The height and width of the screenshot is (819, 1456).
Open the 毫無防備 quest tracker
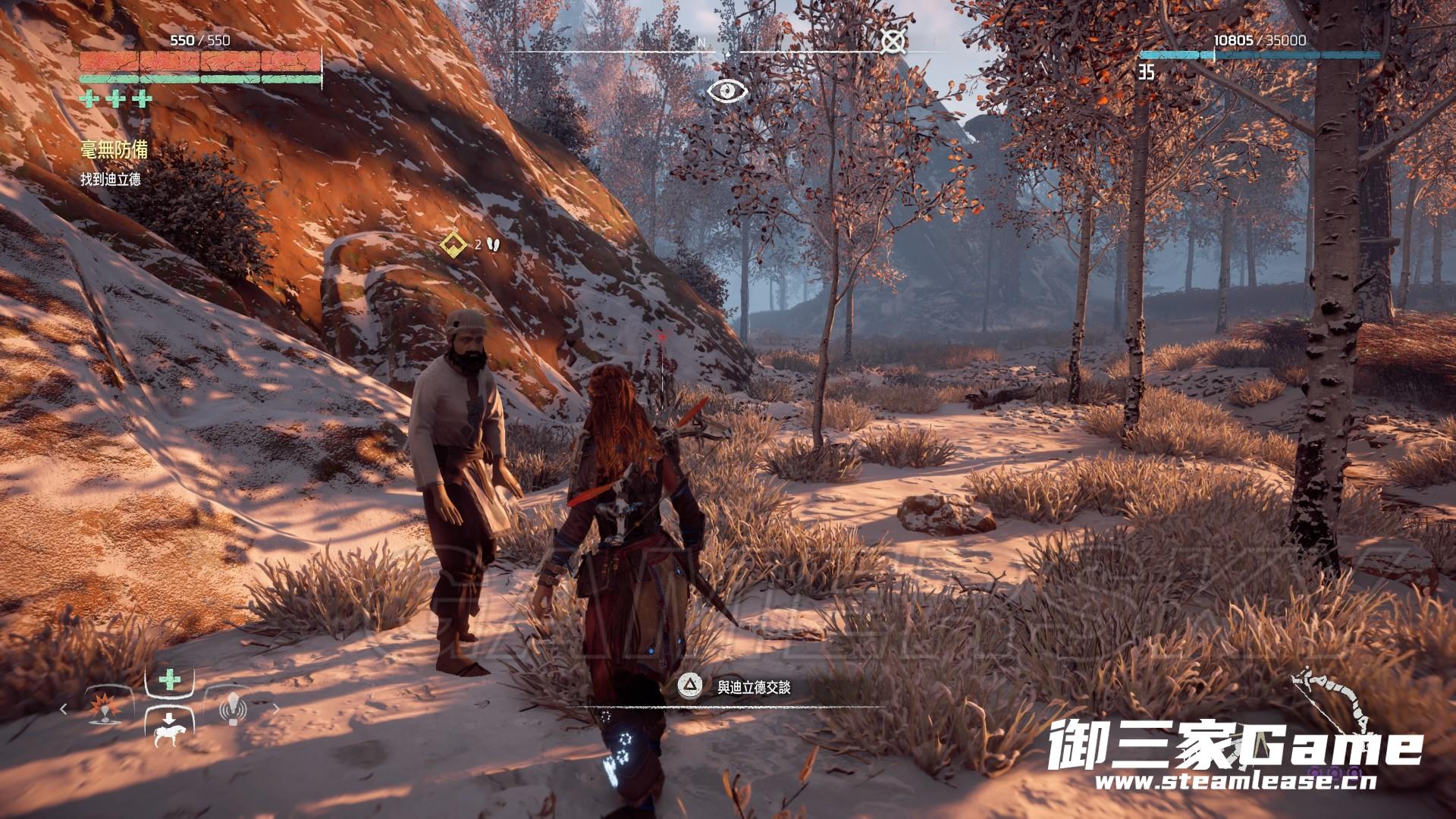[x=114, y=149]
